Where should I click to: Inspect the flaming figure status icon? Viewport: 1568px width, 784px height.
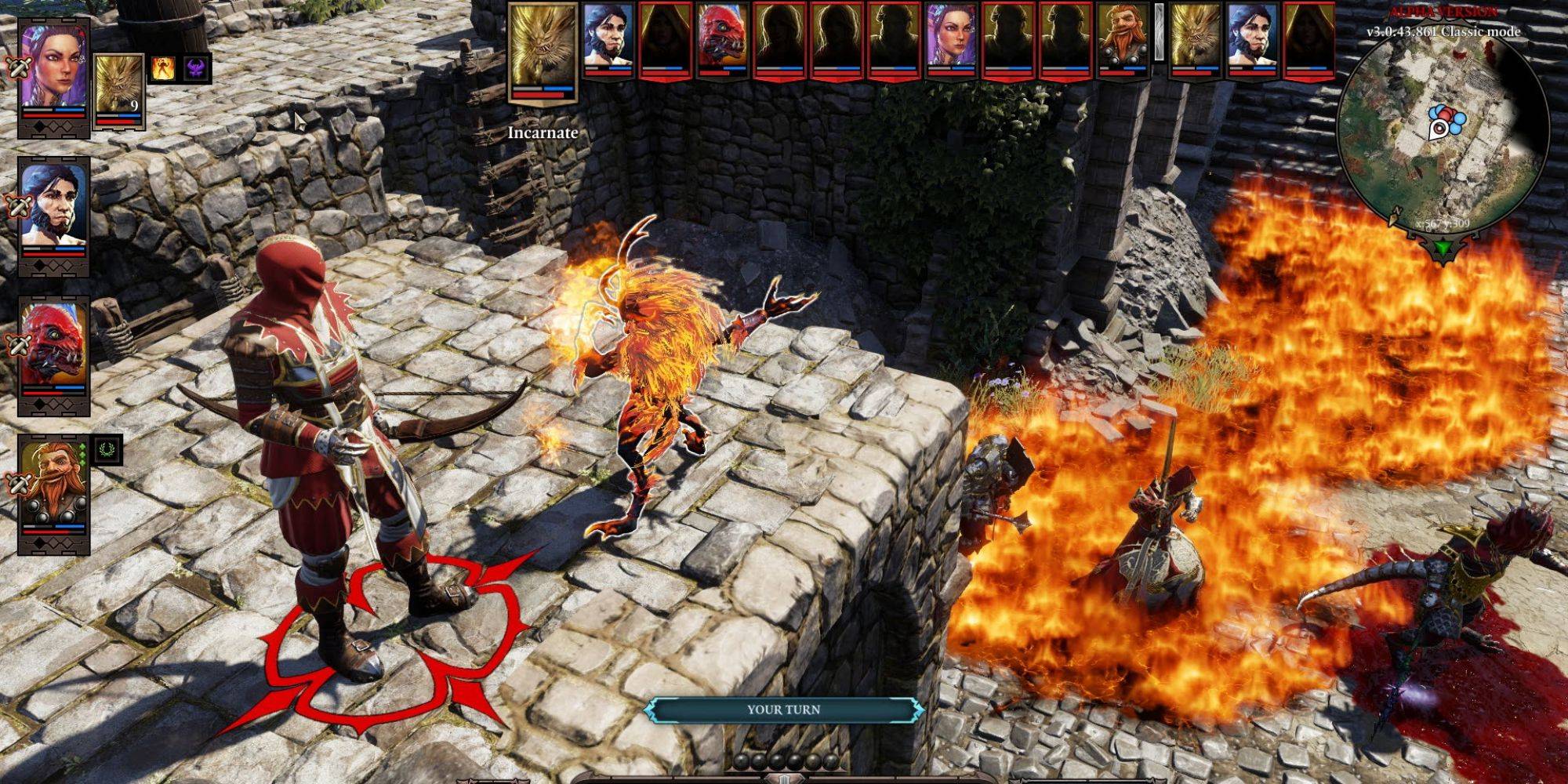tap(163, 69)
